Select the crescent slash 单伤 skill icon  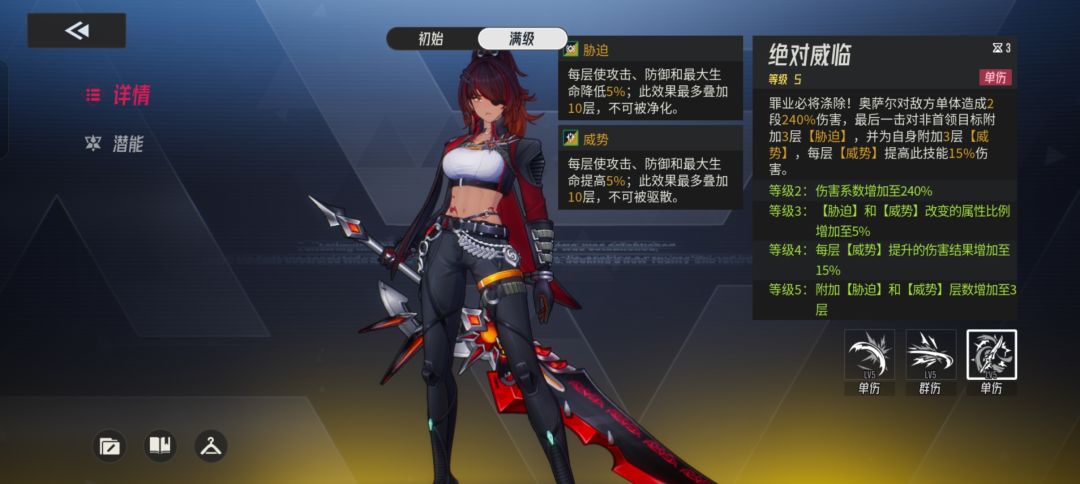[x=868, y=355]
